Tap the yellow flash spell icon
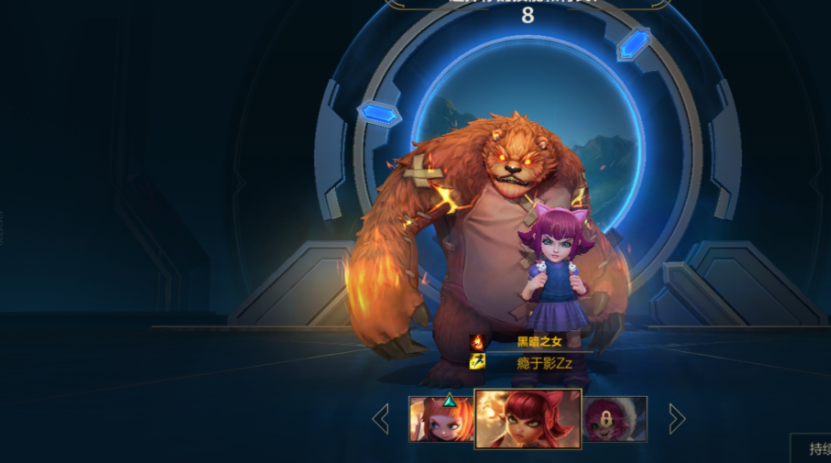The image size is (831, 463). pyautogui.click(x=478, y=361)
